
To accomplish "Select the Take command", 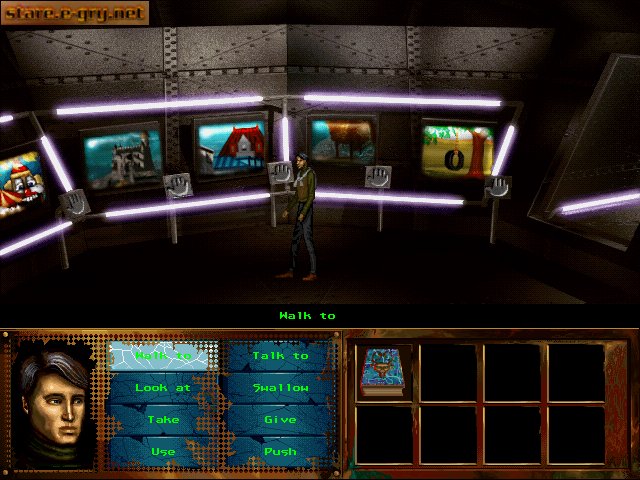I will click(x=163, y=420).
